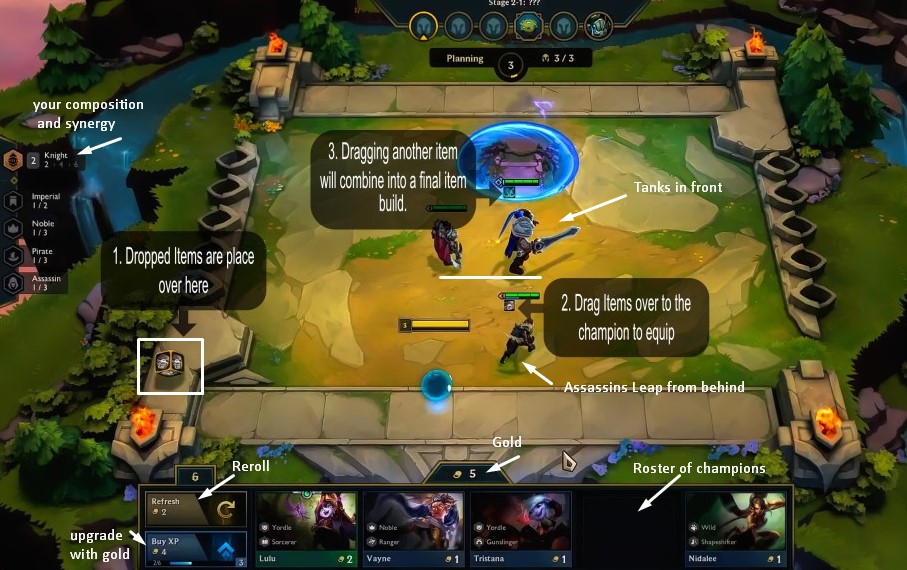
Task: Click the highlighted current-round helmet icon
Action: (x=422, y=25)
